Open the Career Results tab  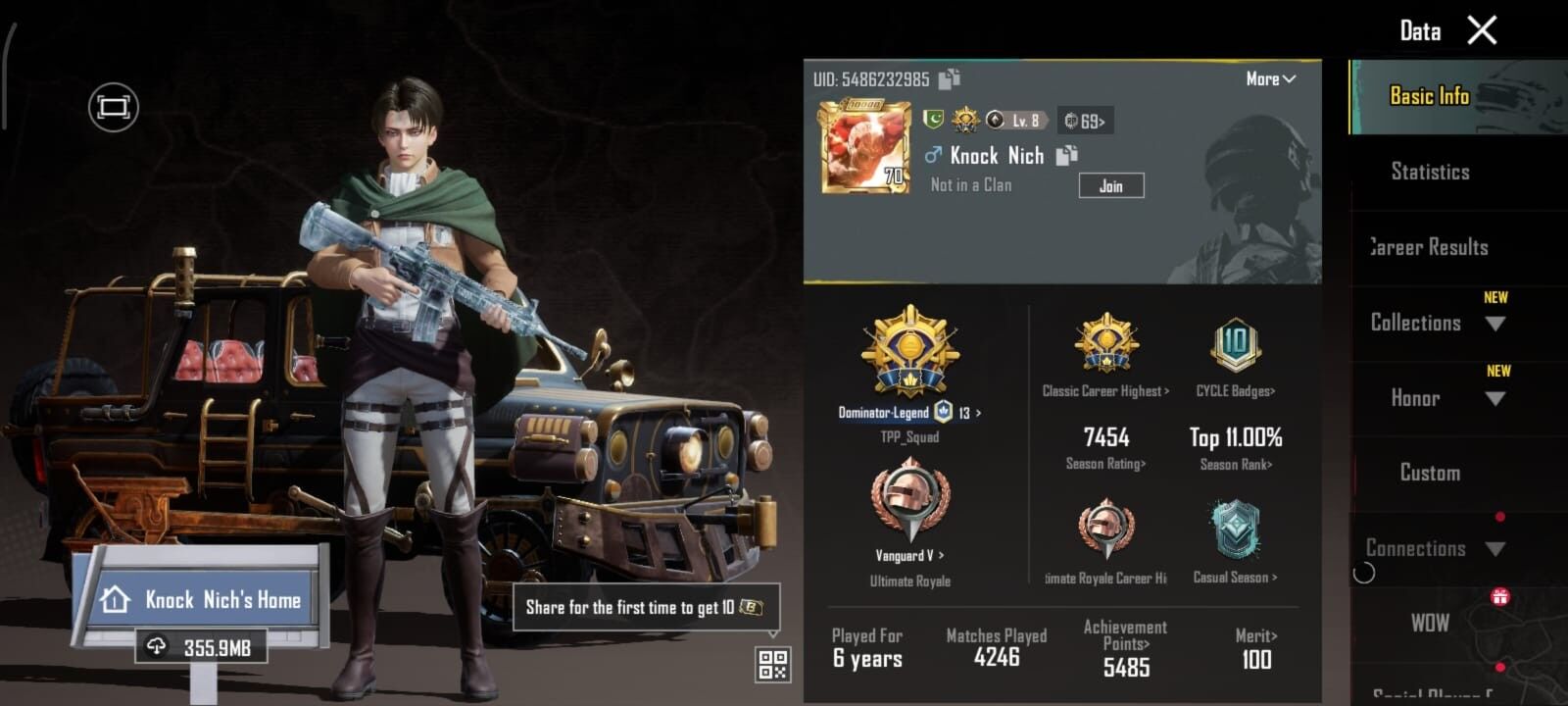point(1430,247)
